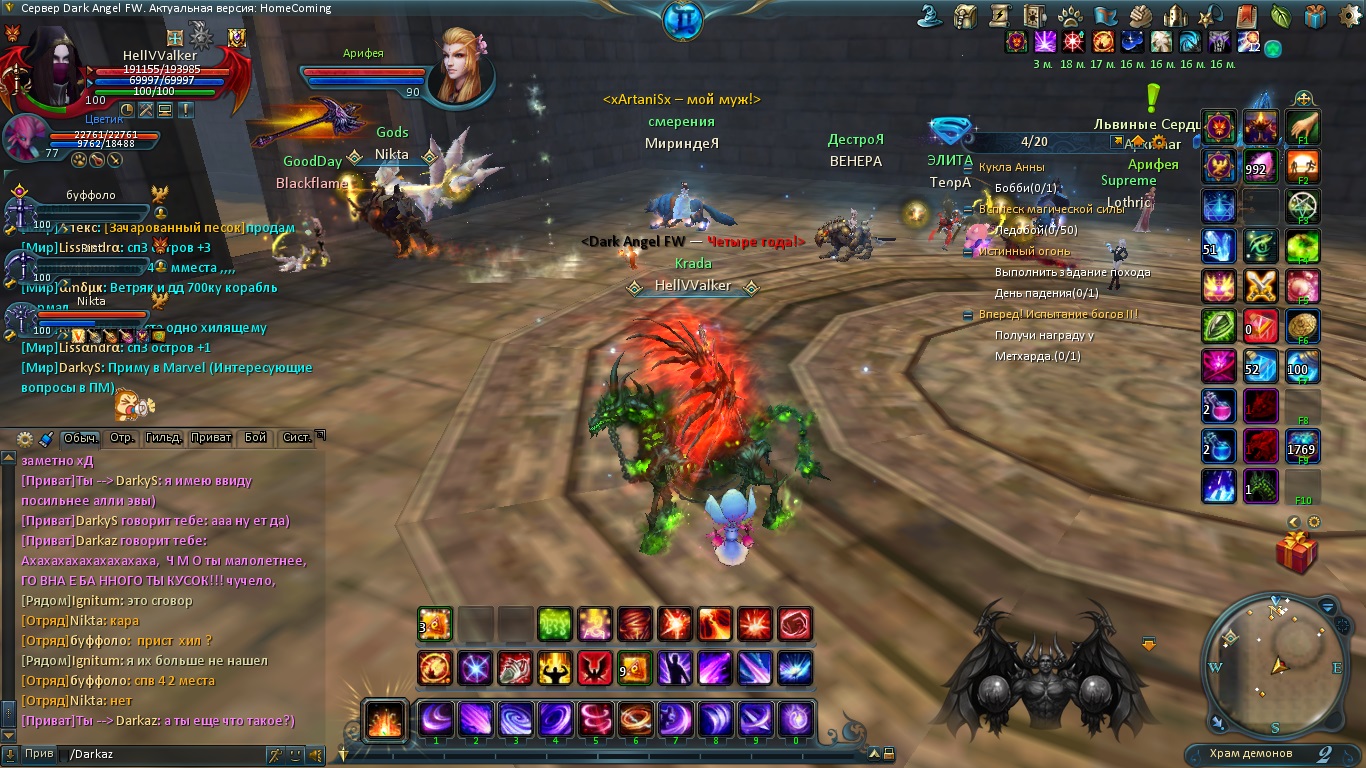Use the red tornado skill in slot 5
Viewport: 1366px width, 768px height.
coord(596,719)
